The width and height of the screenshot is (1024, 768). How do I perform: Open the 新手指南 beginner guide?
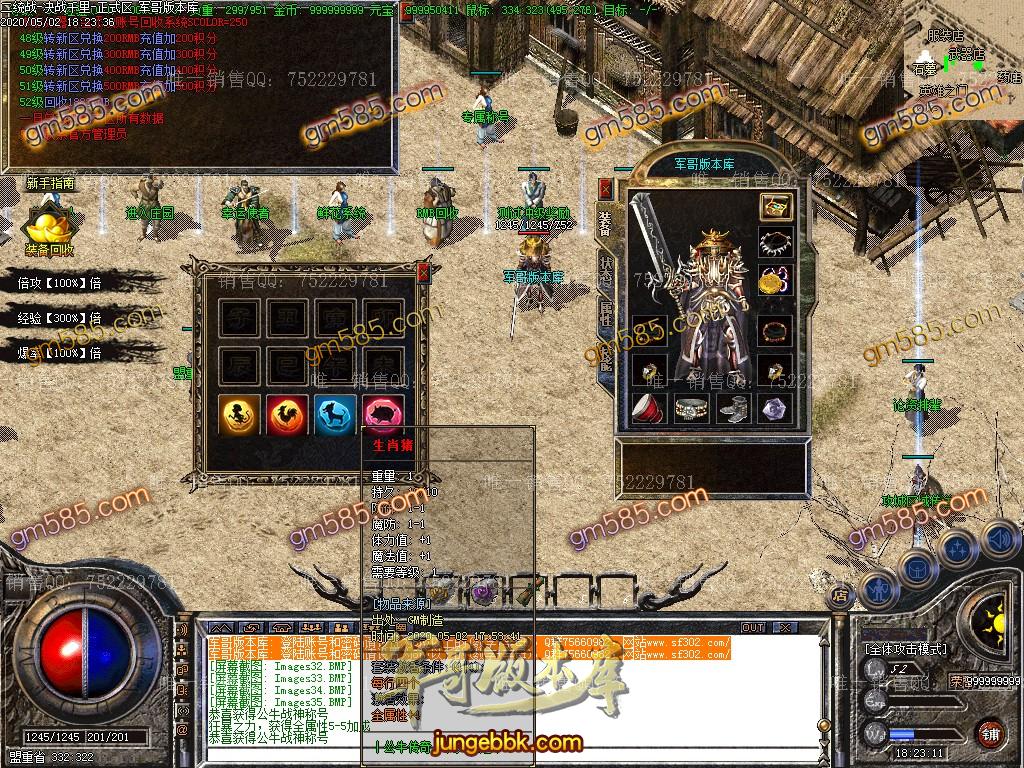click(x=50, y=183)
